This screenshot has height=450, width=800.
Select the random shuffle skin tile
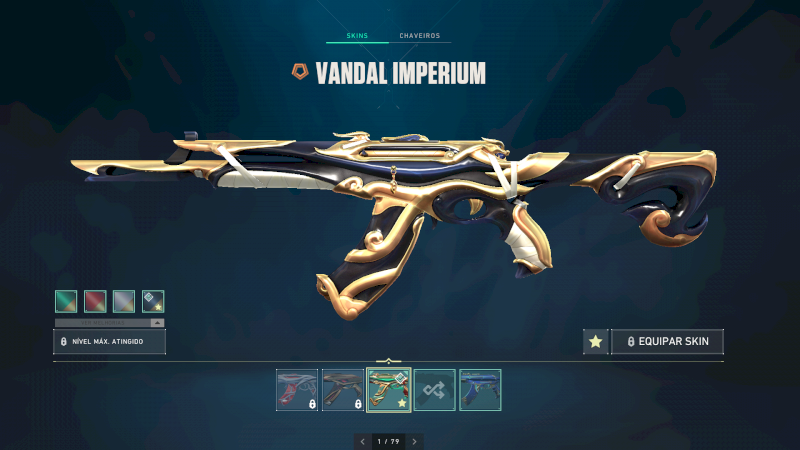coord(435,390)
